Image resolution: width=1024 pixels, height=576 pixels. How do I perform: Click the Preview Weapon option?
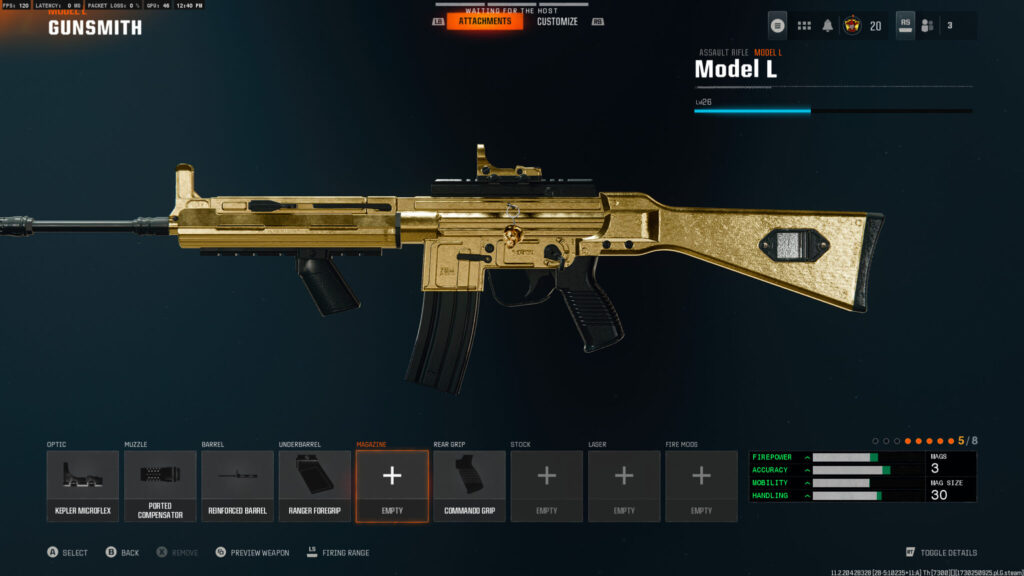[x=259, y=552]
